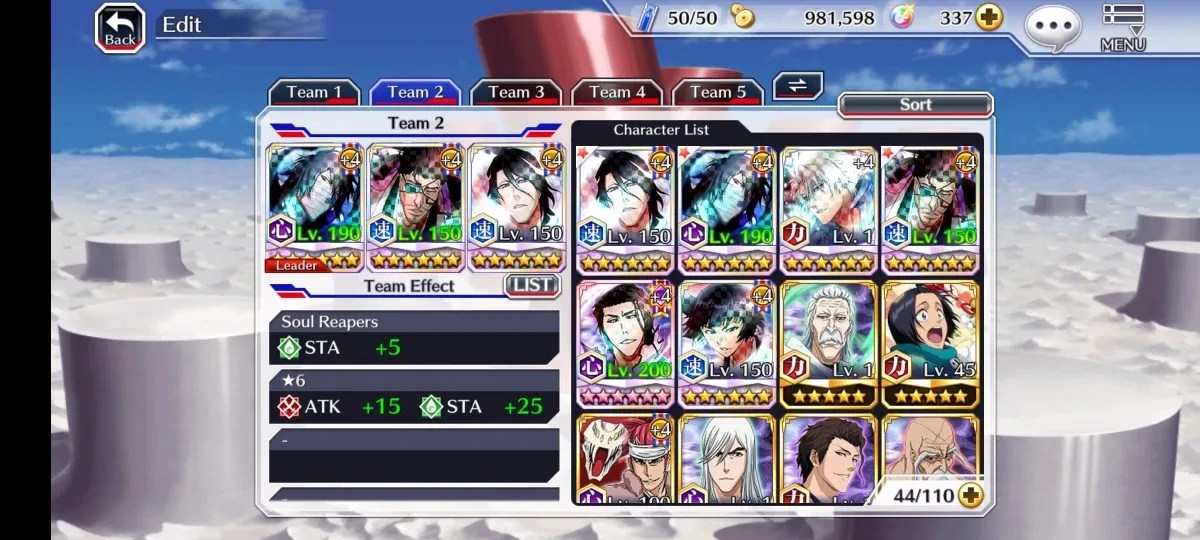Switch to the Team 3 tab
Image resolution: width=1200 pixels, height=540 pixels.
tap(516, 92)
